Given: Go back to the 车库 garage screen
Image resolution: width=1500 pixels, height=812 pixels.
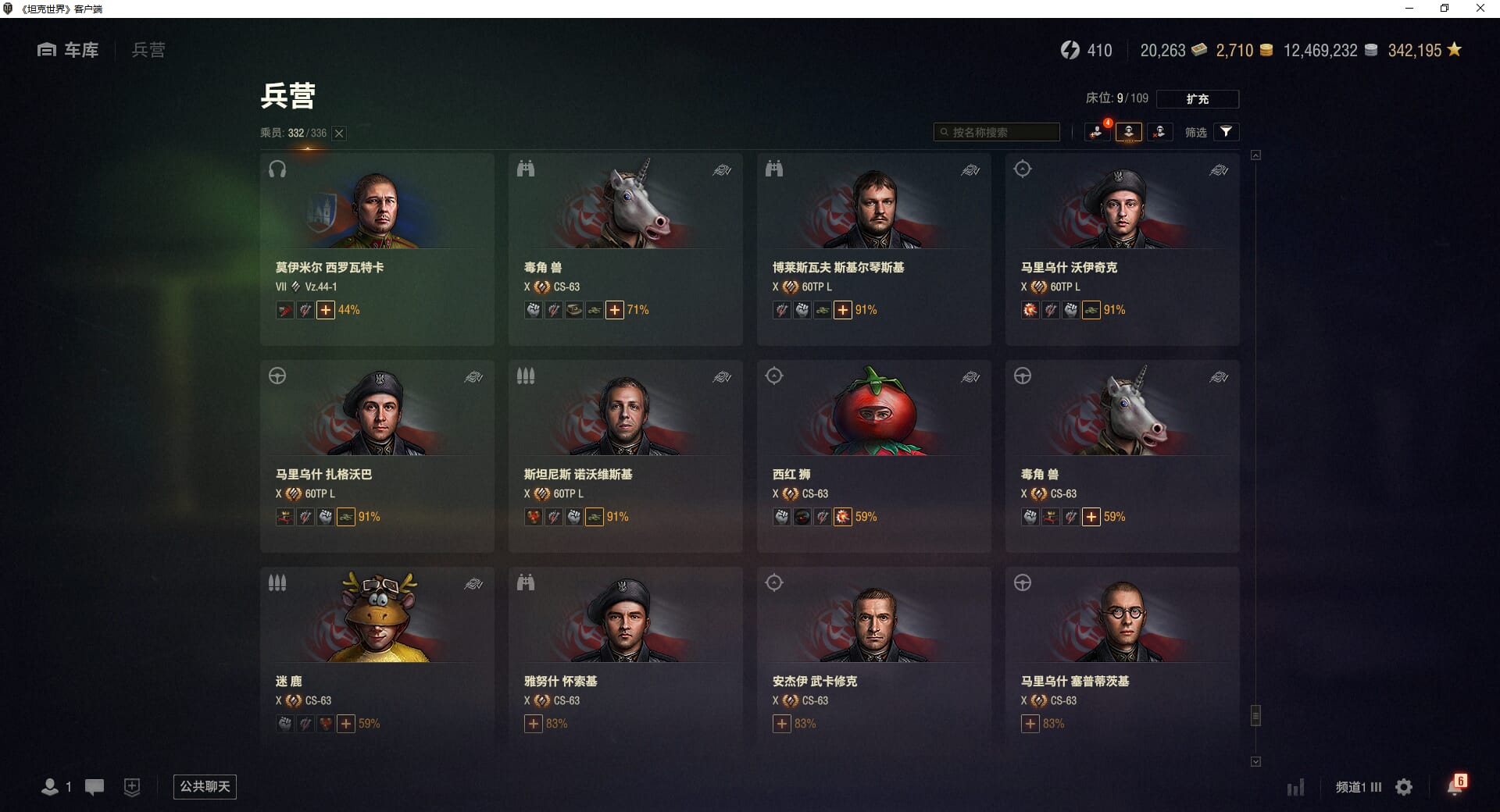Looking at the screenshot, I should coord(69,50).
